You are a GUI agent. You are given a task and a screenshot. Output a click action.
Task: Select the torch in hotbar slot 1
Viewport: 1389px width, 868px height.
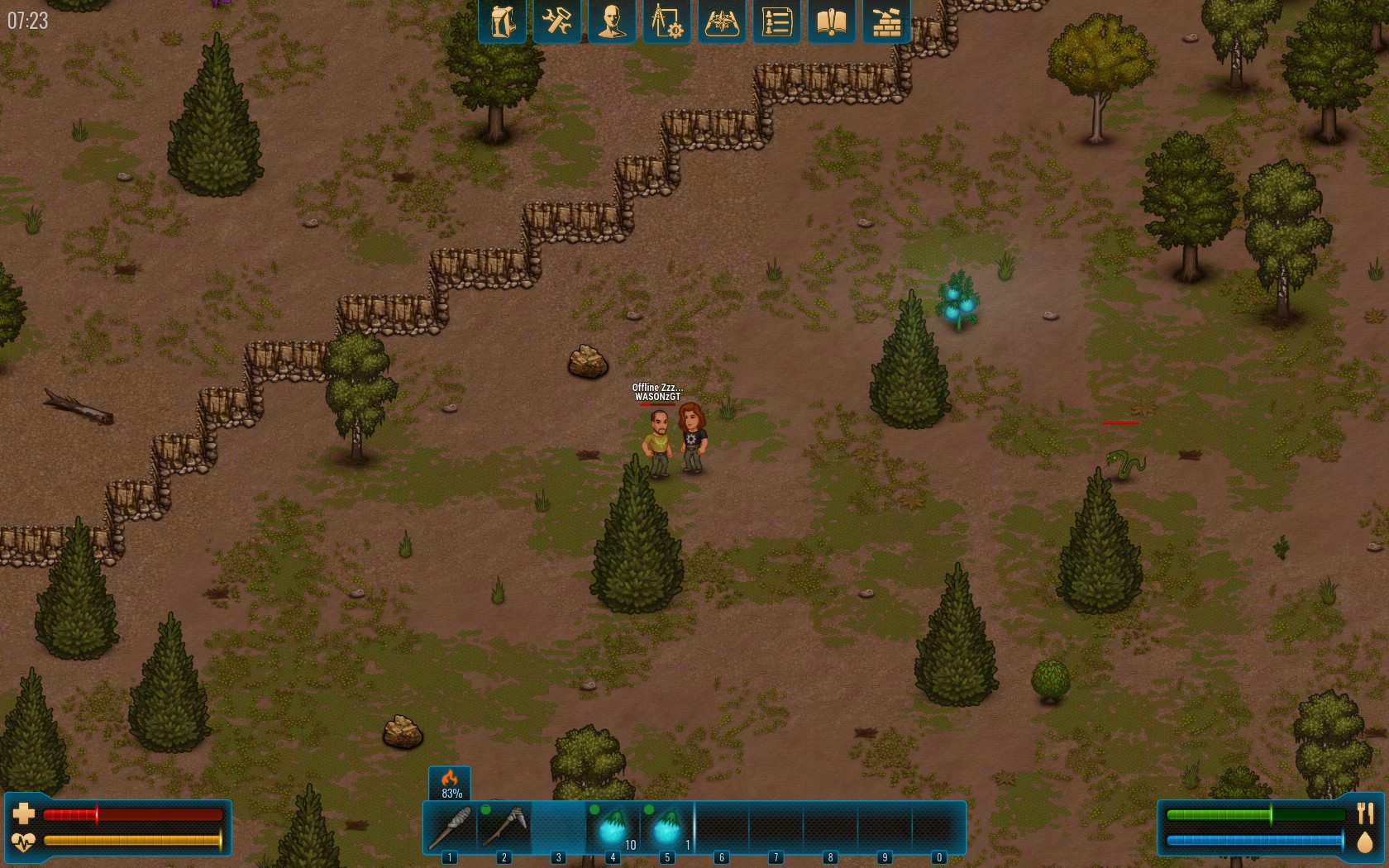click(450, 827)
